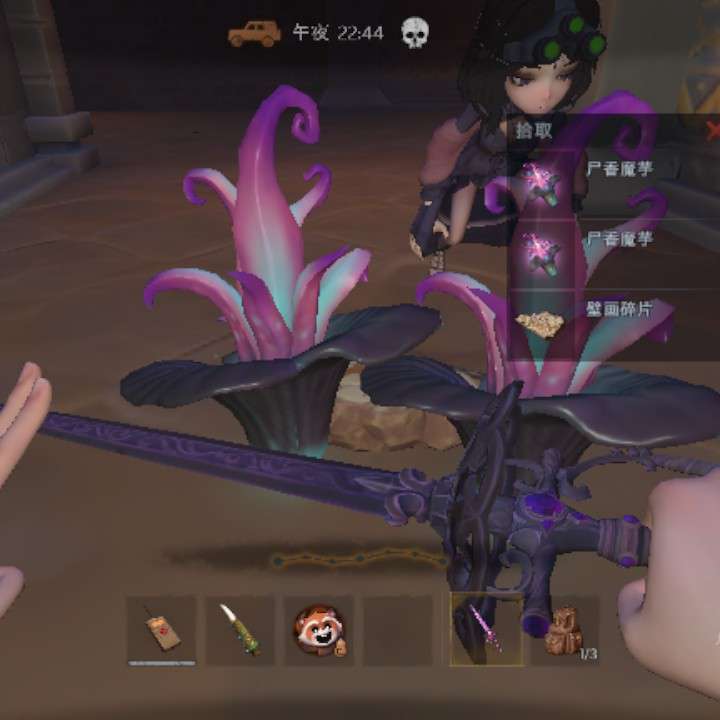The width and height of the screenshot is (720, 720).
Task: Choose the red panda item slot
Action: click(318, 630)
